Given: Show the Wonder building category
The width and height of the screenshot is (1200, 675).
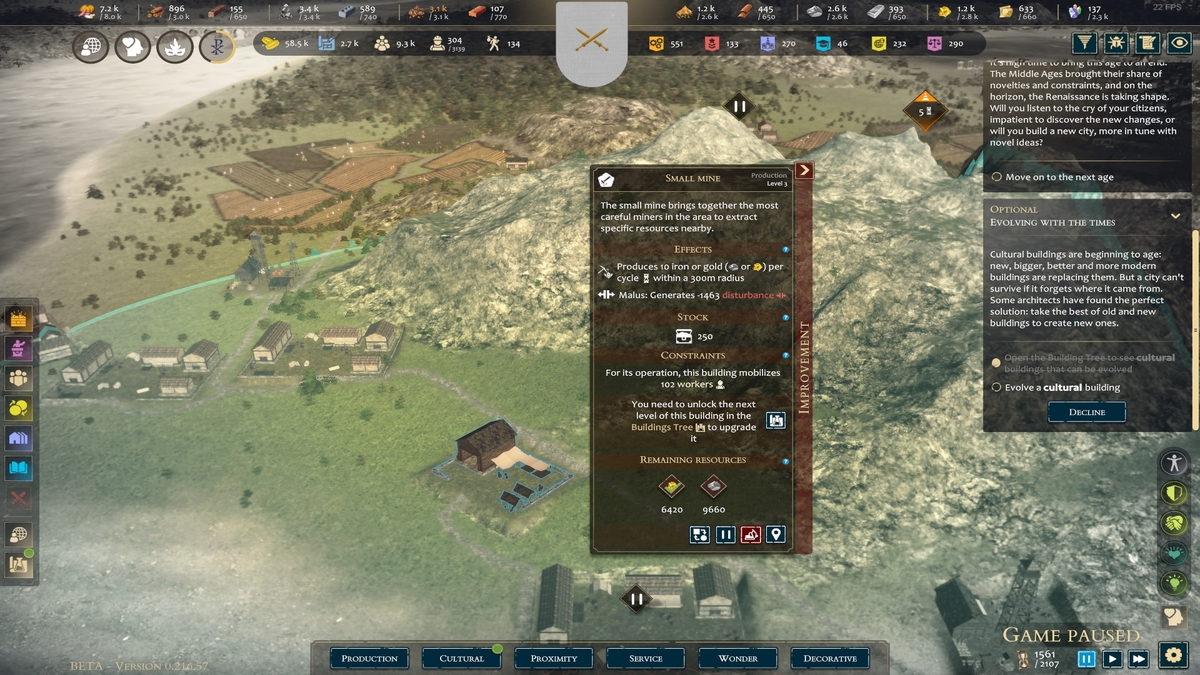Looking at the screenshot, I should [738, 658].
